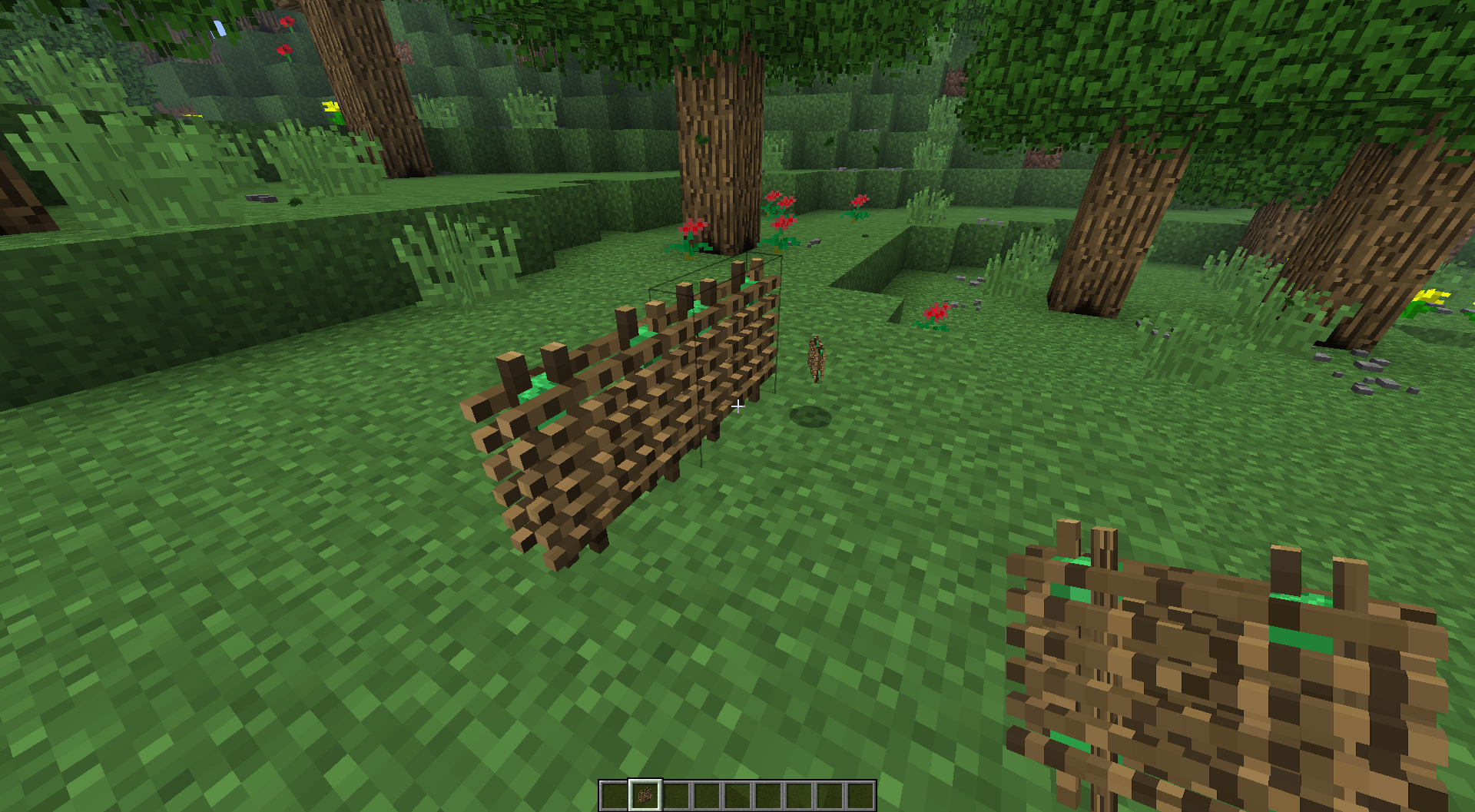Image resolution: width=1475 pixels, height=812 pixels.
Task: Click the top edge of the wattle fence wall
Action: coord(676,307)
